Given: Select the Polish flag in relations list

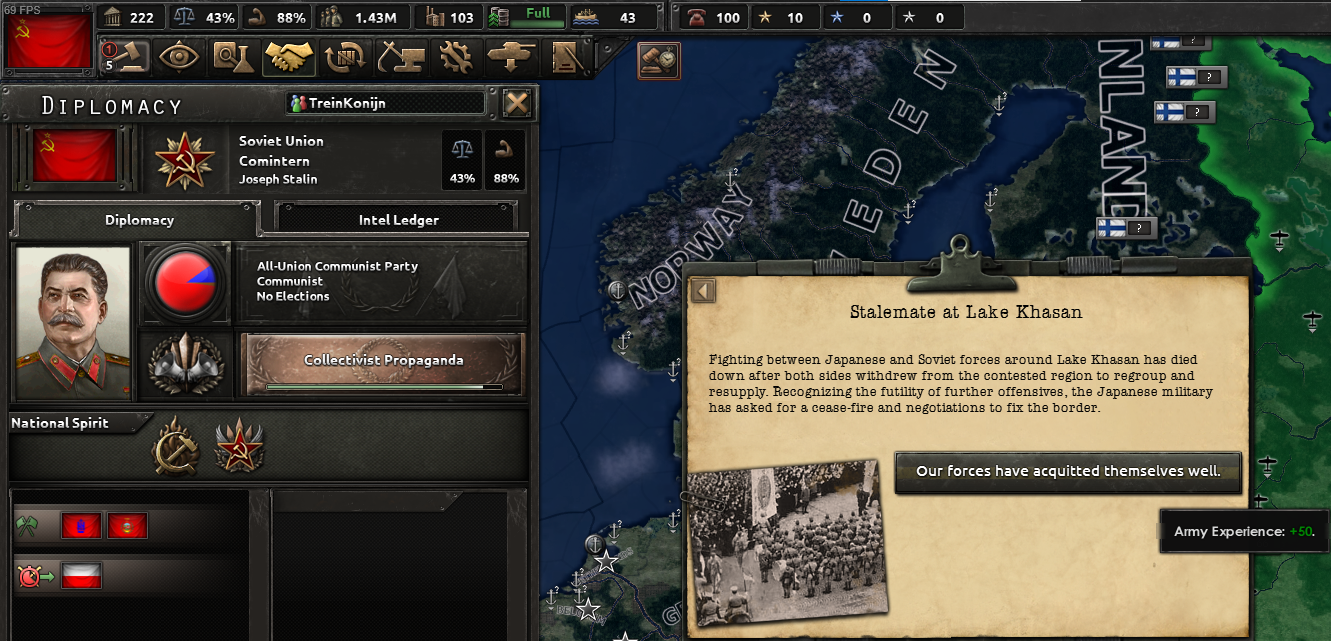Looking at the screenshot, I should pos(81,576).
